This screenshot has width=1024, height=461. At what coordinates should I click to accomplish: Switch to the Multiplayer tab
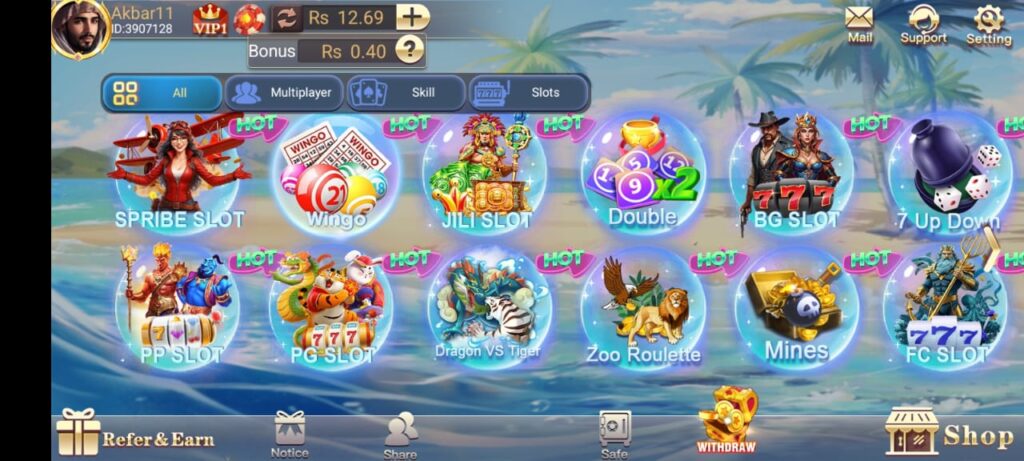coord(284,93)
